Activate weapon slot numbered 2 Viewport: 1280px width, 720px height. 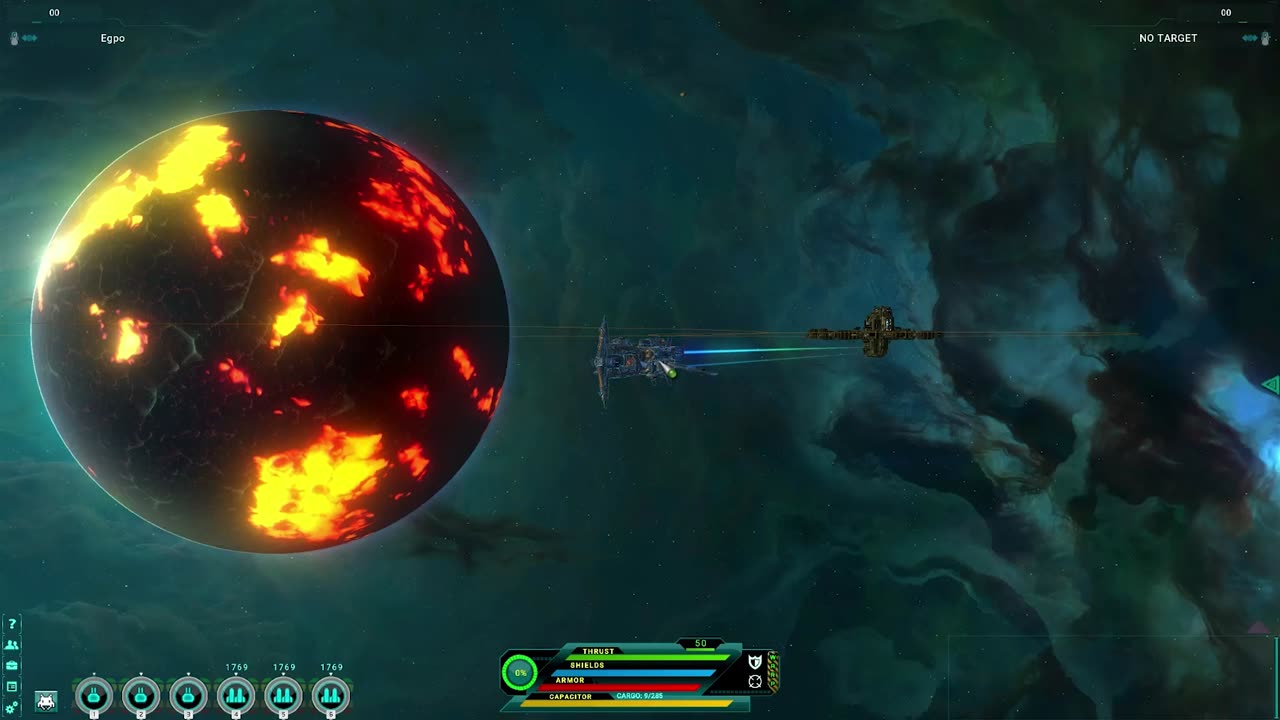tap(141, 695)
